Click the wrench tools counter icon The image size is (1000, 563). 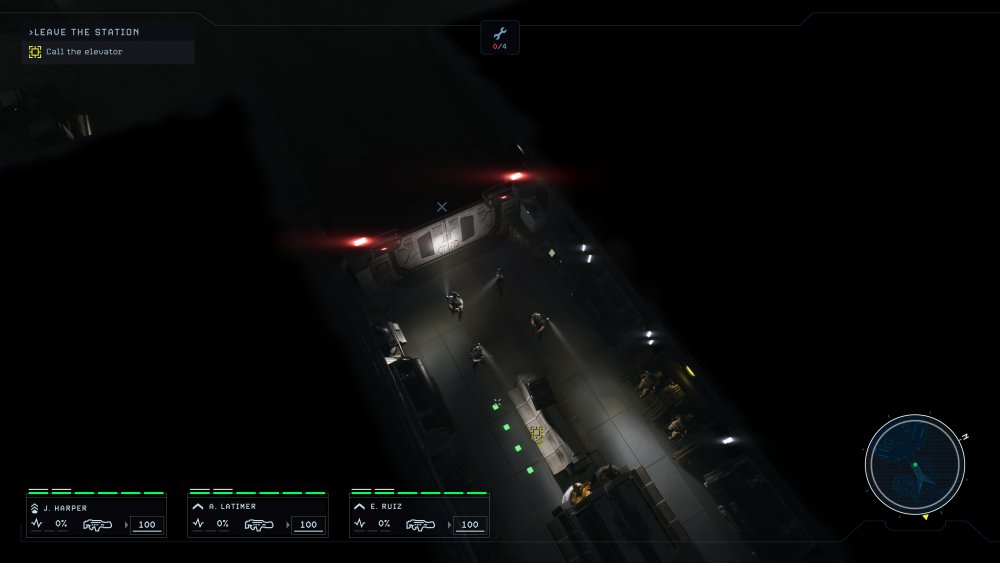click(500, 34)
